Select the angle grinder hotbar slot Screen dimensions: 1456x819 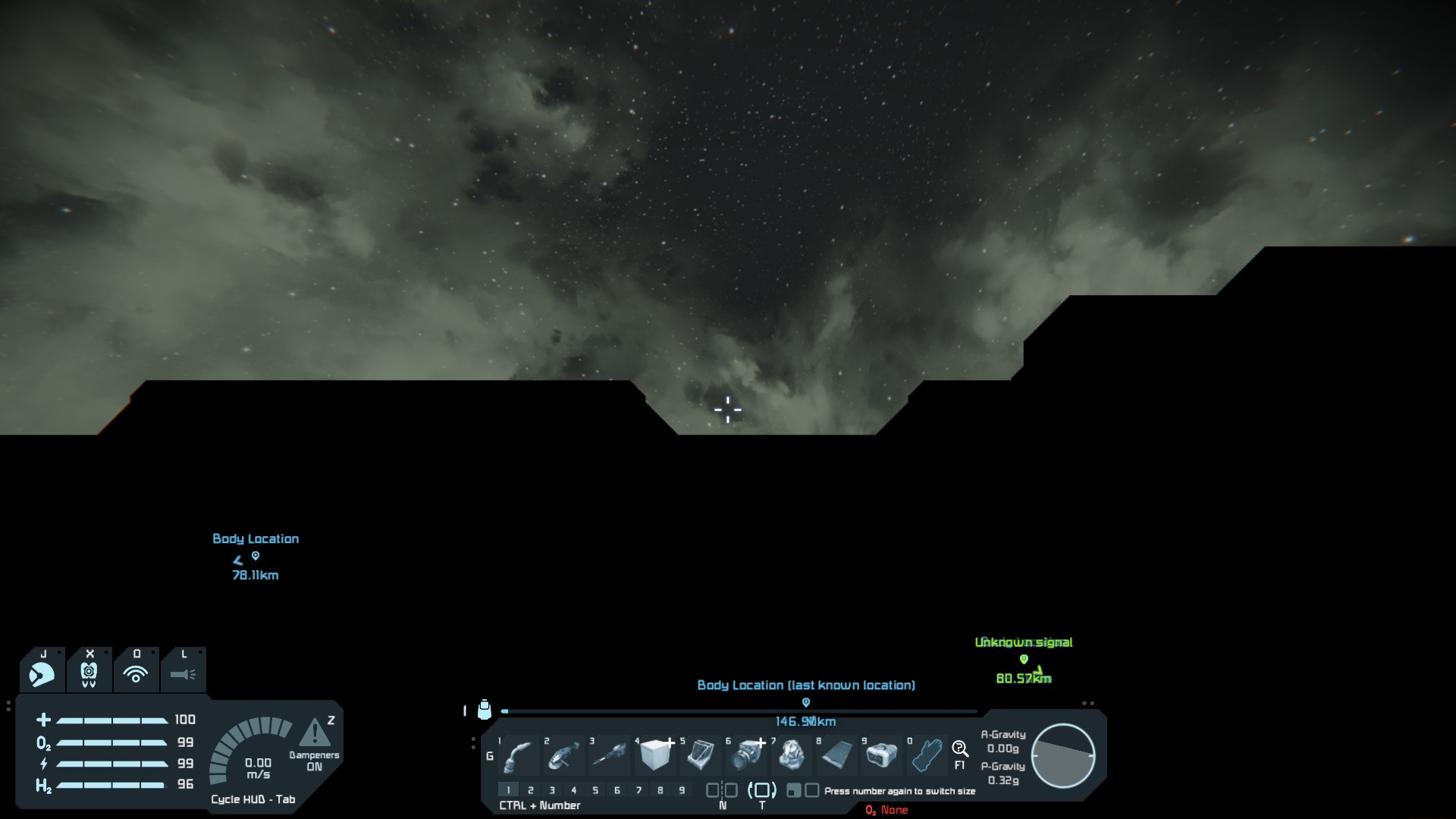pyautogui.click(x=563, y=755)
